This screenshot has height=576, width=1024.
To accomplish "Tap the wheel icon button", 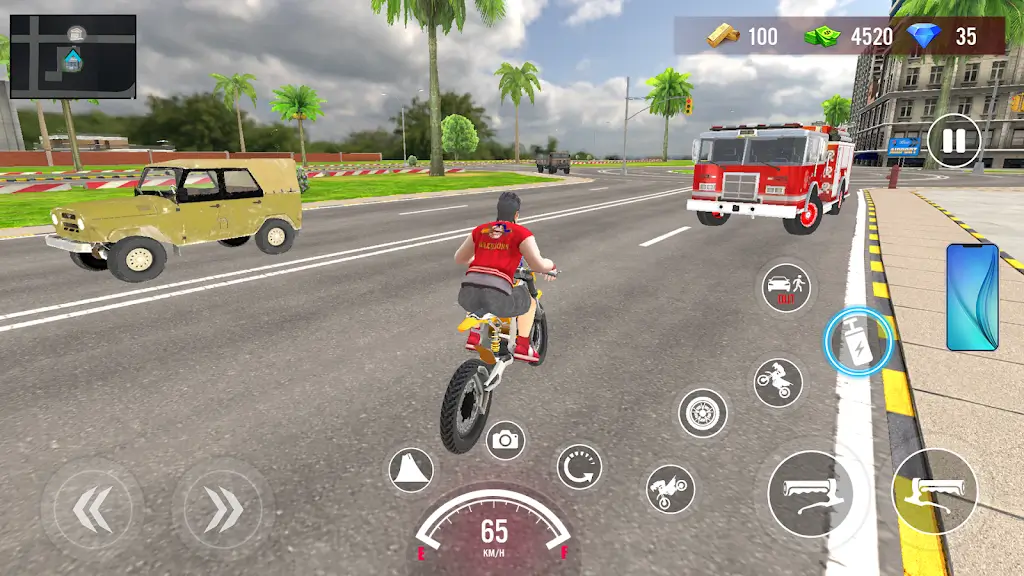I will 703,412.
